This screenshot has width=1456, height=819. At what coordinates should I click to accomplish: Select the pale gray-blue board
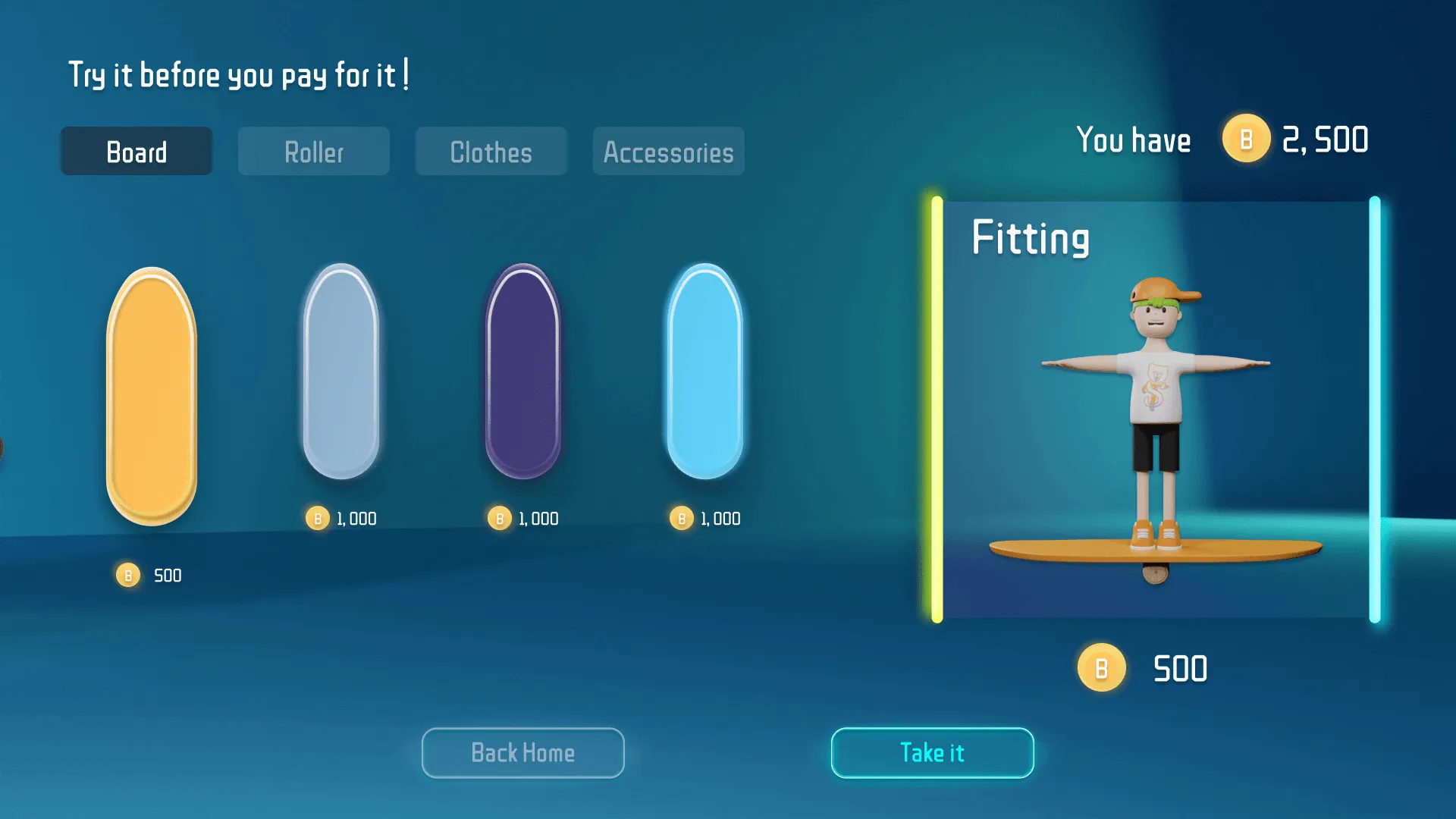341,372
